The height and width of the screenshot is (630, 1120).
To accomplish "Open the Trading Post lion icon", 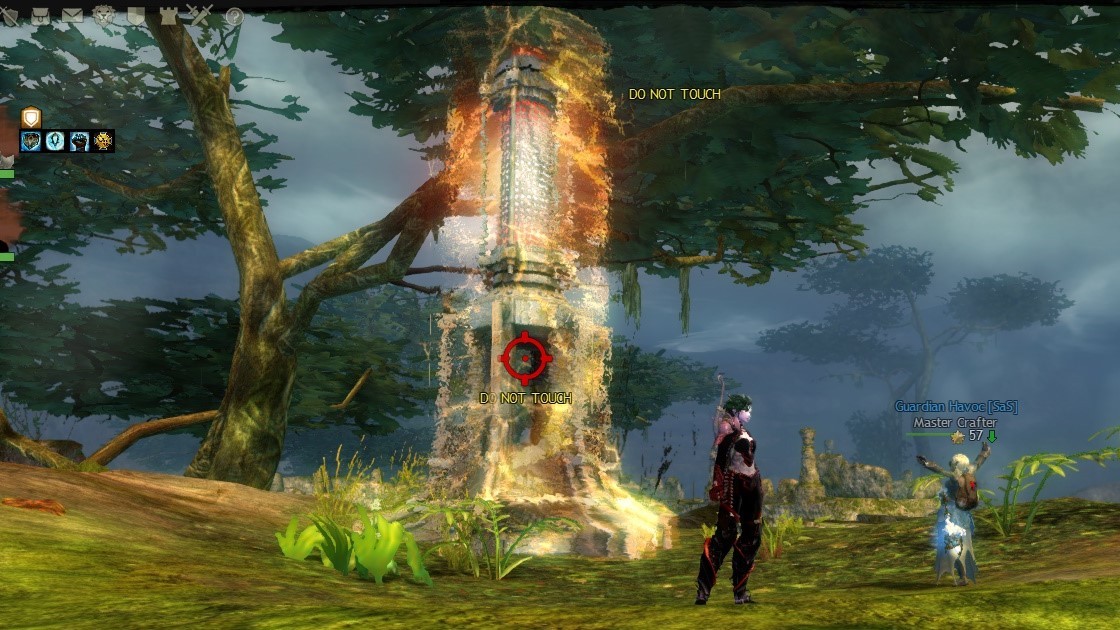I will [x=104, y=15].
